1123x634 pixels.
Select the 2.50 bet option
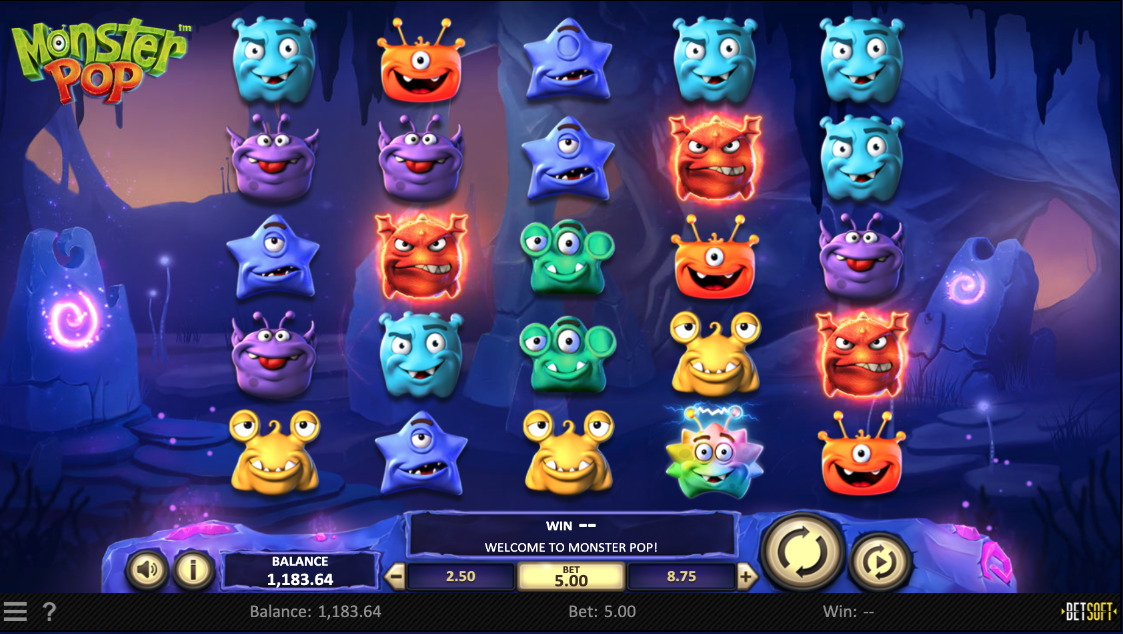pos(460,577)
